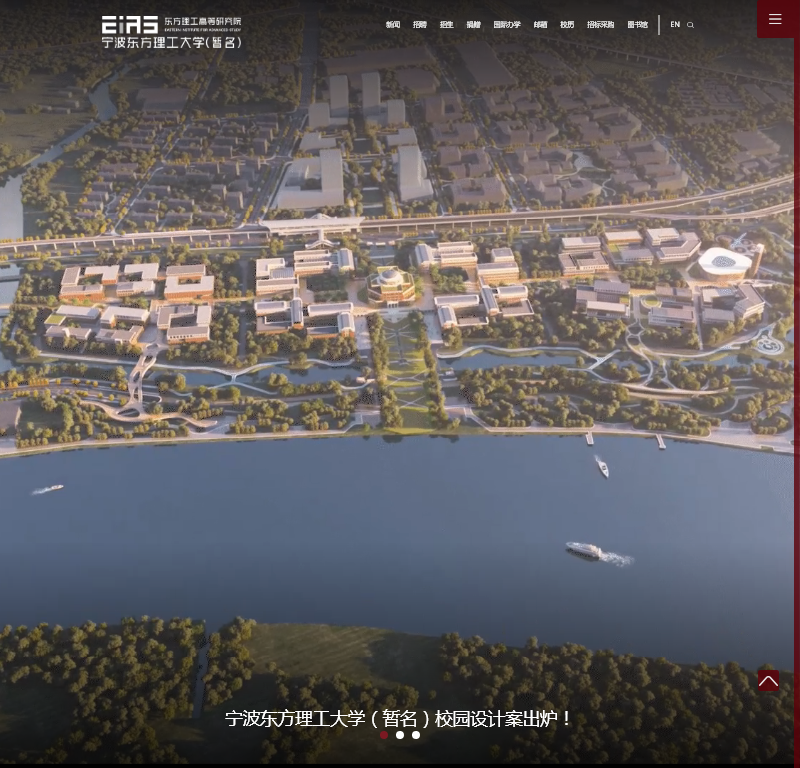The image size is (800, 768).
Task: Click the 校历 calendar link
Action: tap(567, 25)
